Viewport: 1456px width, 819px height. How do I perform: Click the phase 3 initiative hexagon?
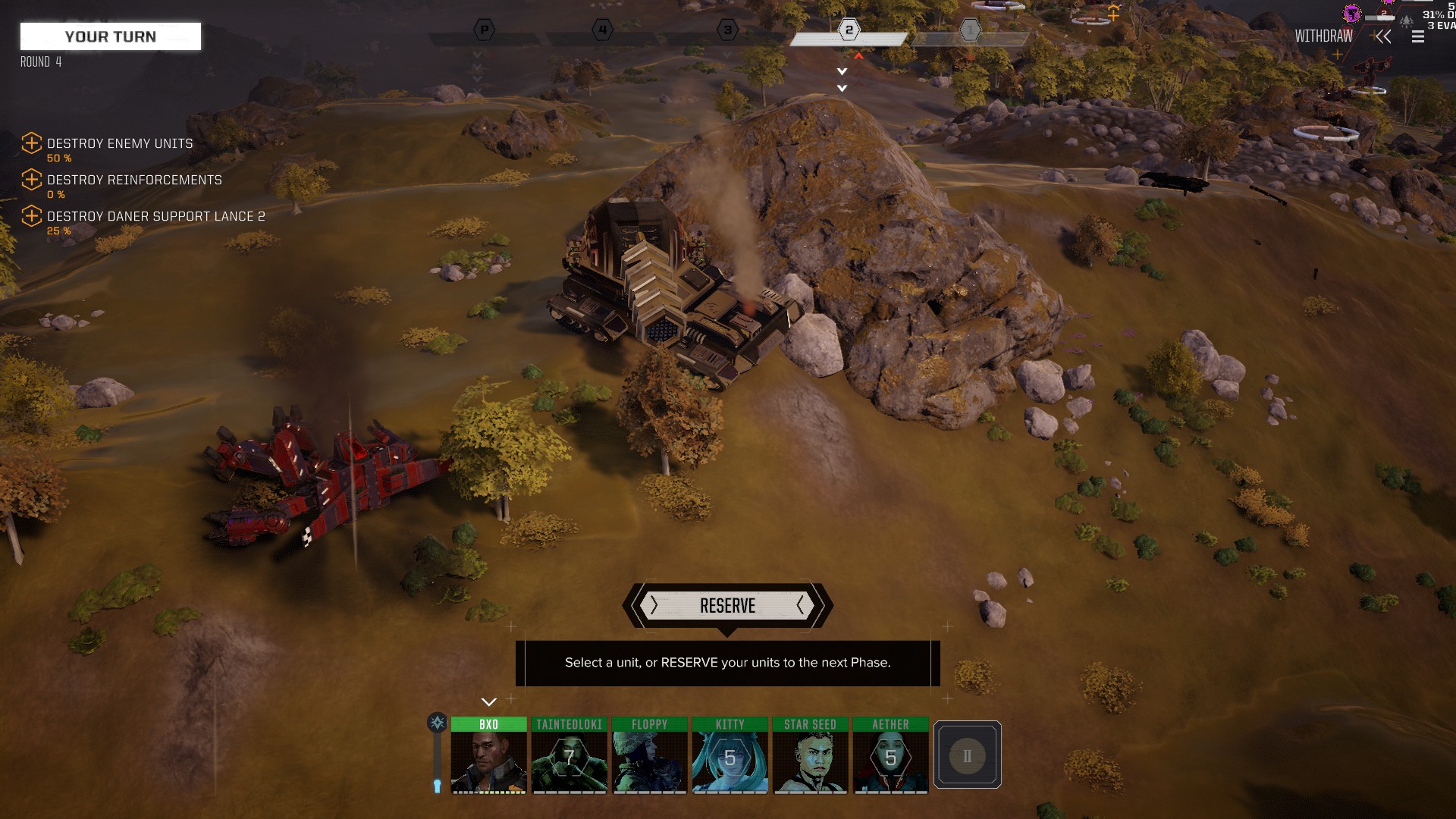[x=727, y=30]
